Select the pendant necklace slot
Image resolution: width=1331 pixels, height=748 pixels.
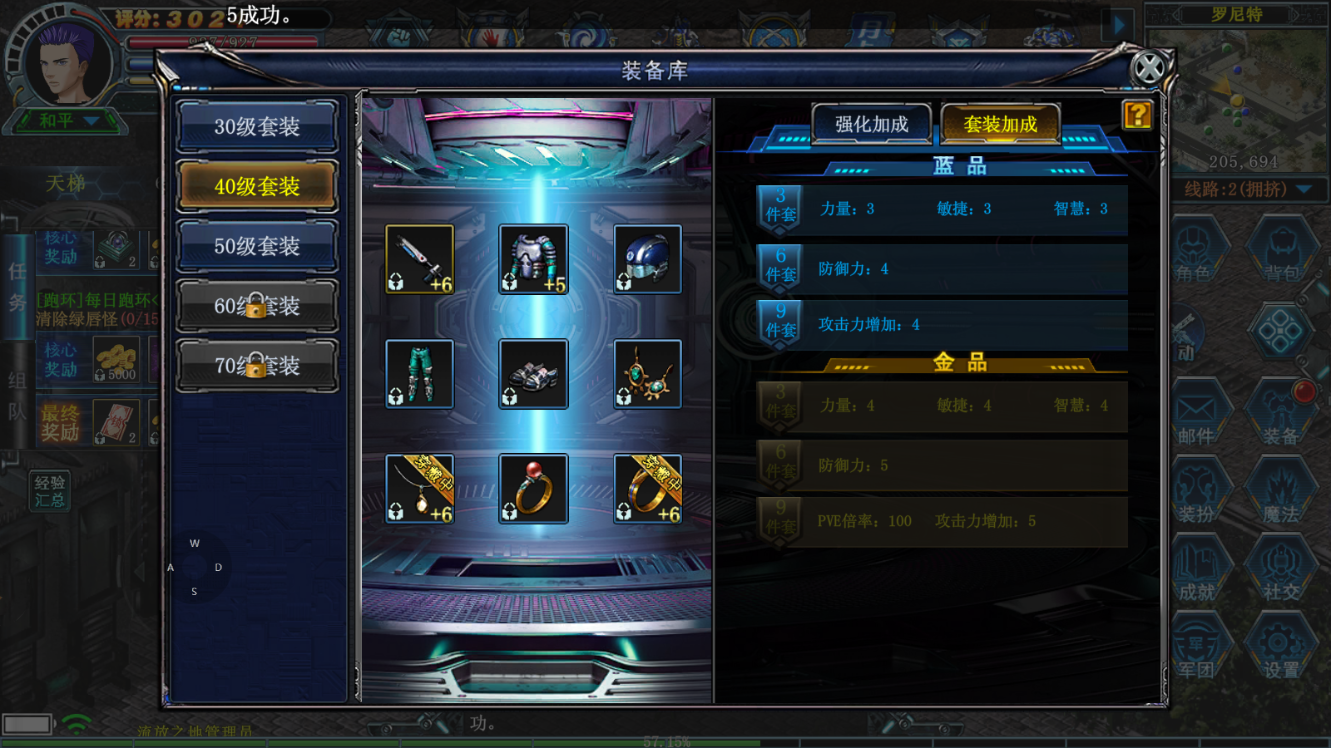tap(420, 489)
